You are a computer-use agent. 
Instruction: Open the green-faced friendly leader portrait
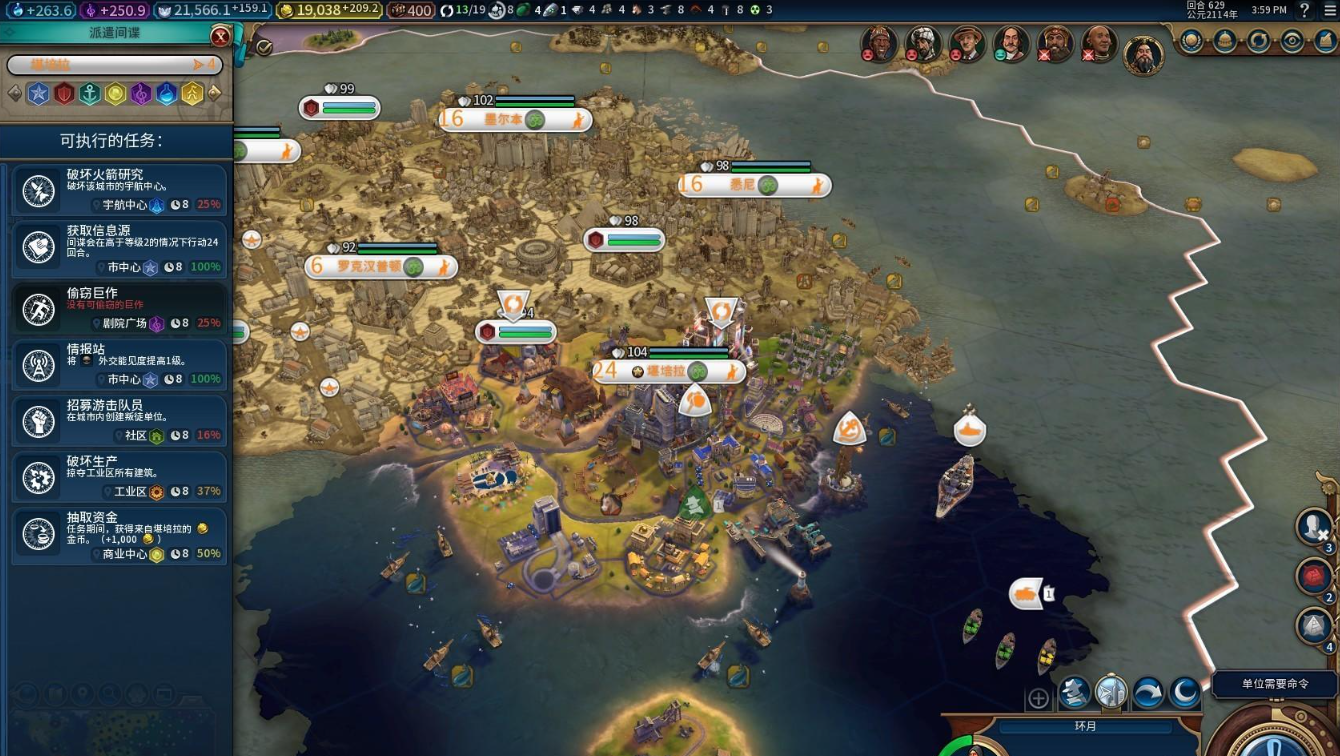(1011, 44)
